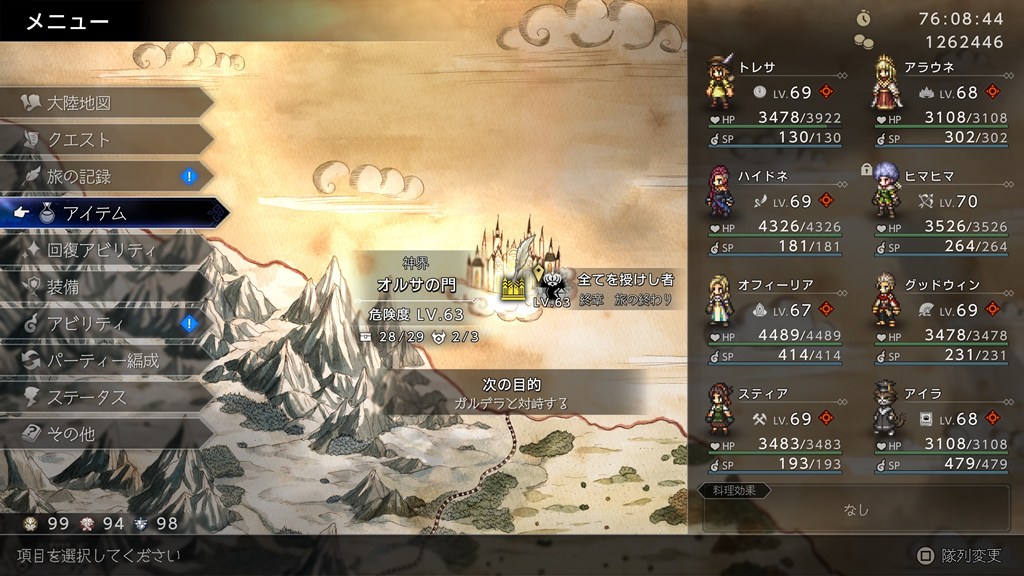Choose アラウネ in the party panel
Image resolution: width=1024 pixels, height=576 pixels.
940,102
